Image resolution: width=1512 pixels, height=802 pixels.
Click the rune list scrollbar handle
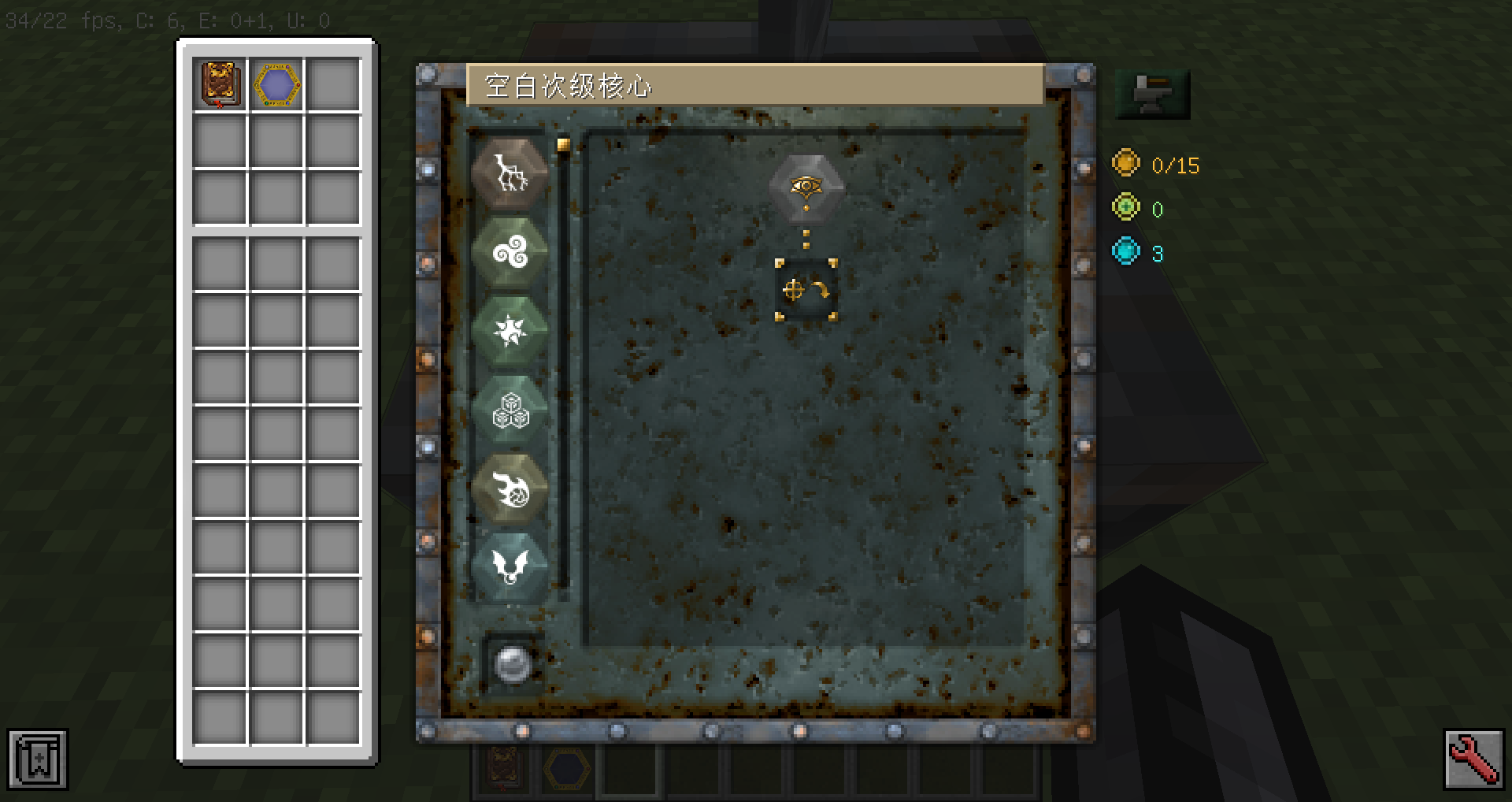coord(563,144)
